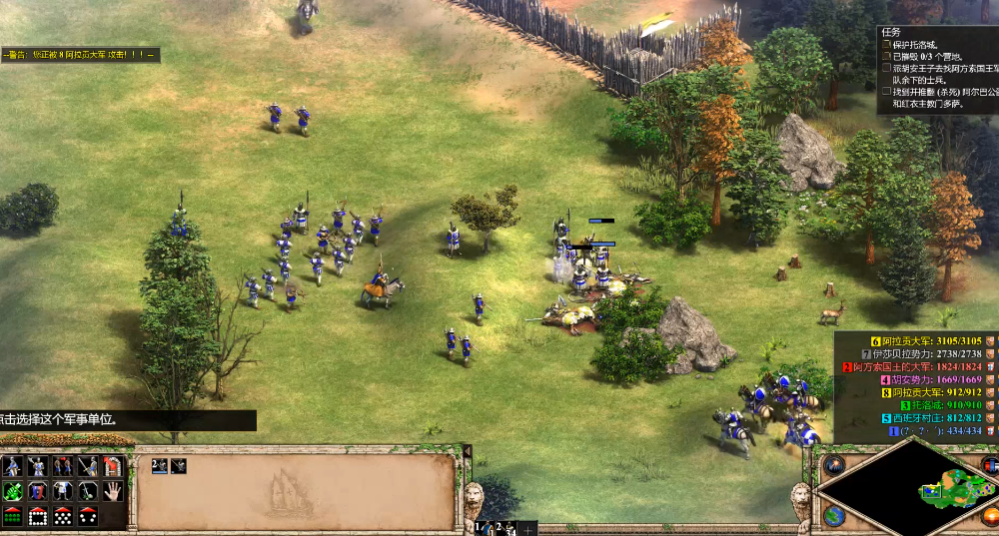Screen dimensions: 999x536
Task: Select the hollow box formation icon
Action: pyautogui.click(x=38, y=516)
